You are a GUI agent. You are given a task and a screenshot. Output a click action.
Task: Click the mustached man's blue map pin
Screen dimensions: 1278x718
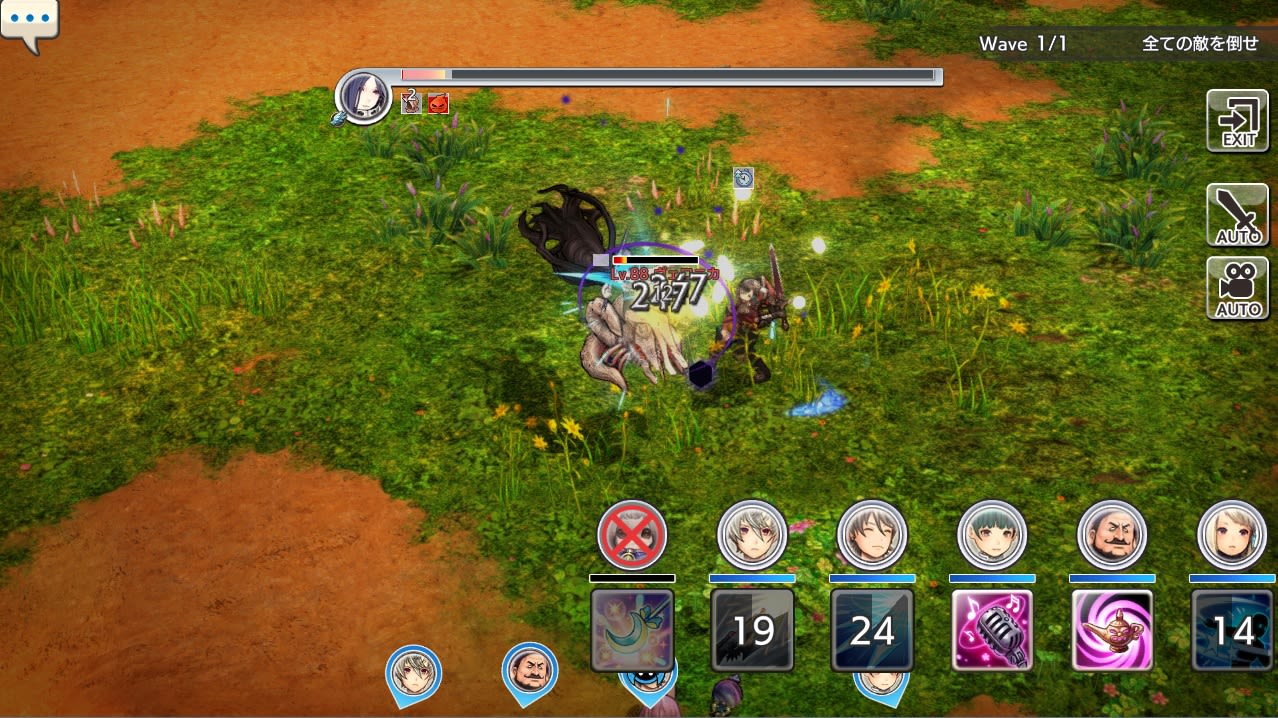coord(529,672)
